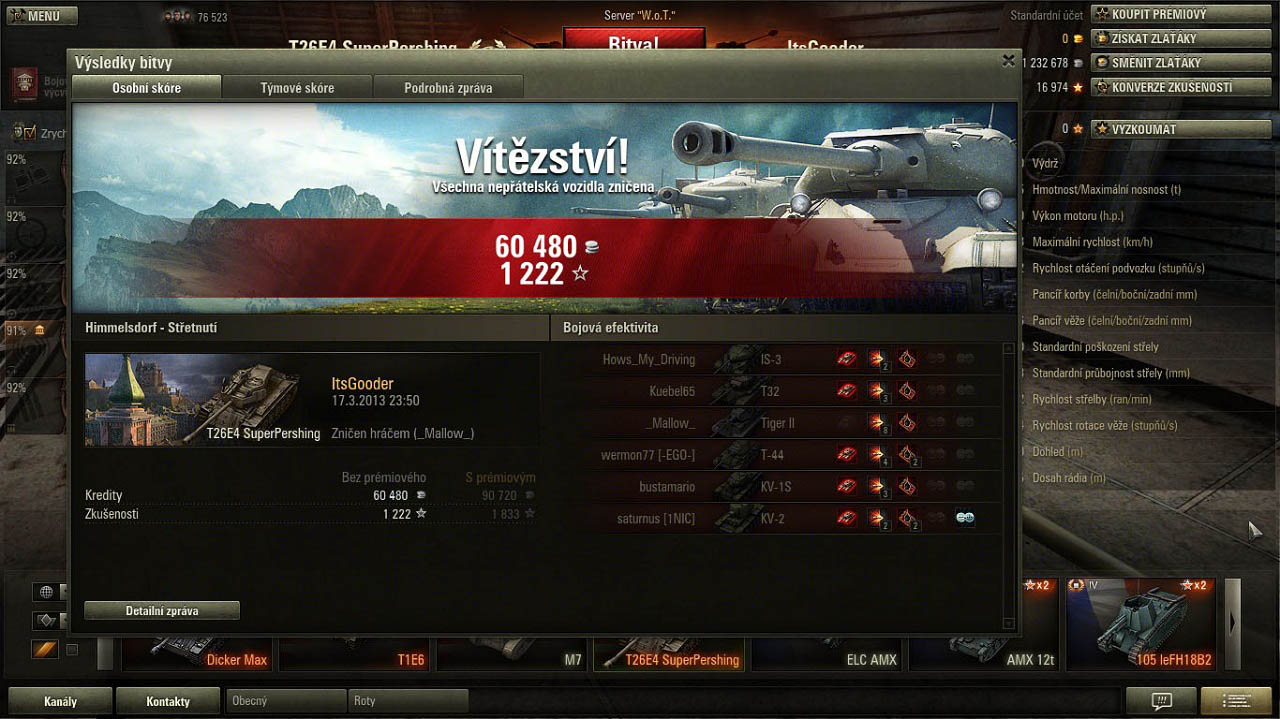Screen dimensions: 1280x719
Task: Open the Kanály channels button
Action: coord(60,701)
